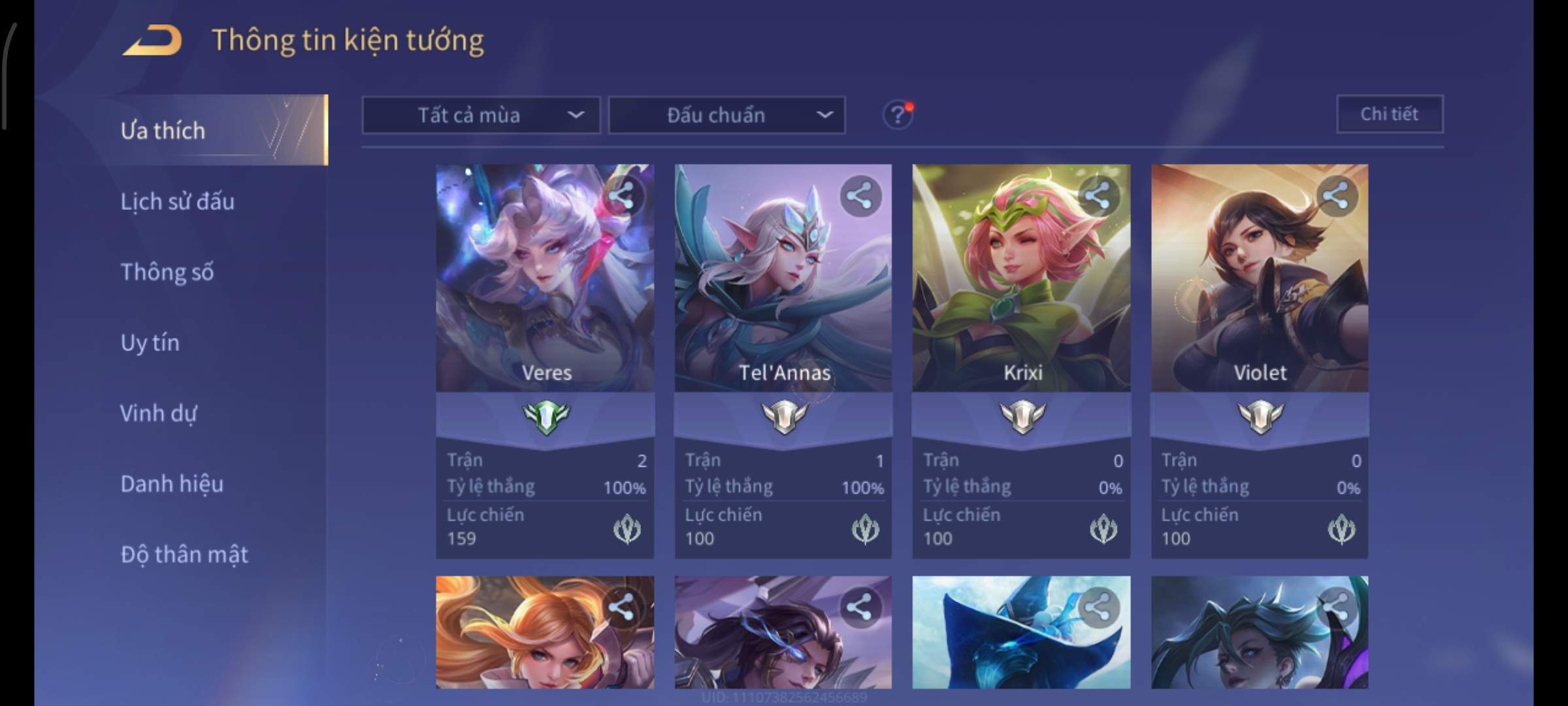Share the Krixi hero stats
This screenshot has height=706, width=1568.
[x=1098, y=195]
